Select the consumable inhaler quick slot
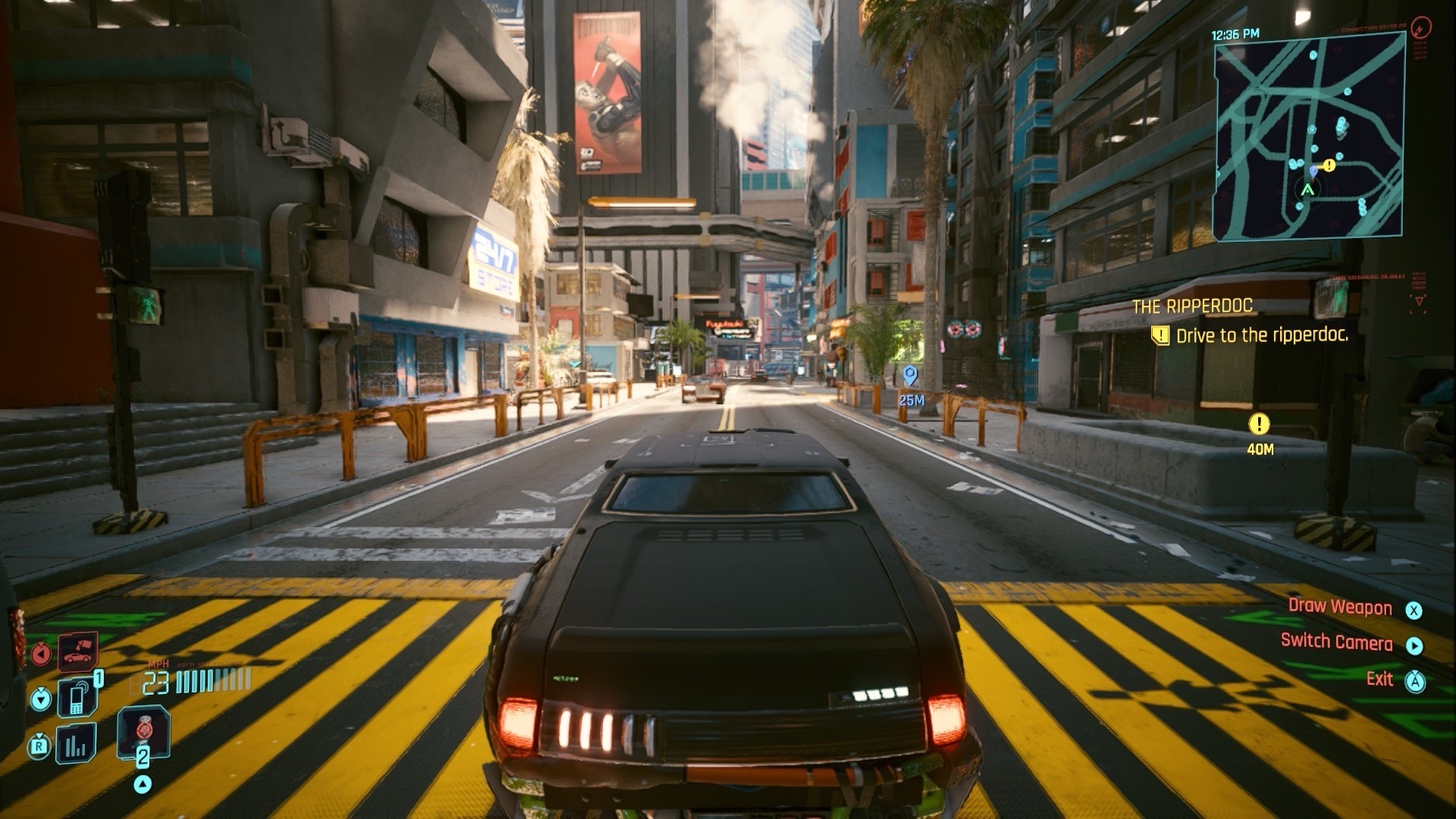The image size is (1456, 819). point(143,731)
